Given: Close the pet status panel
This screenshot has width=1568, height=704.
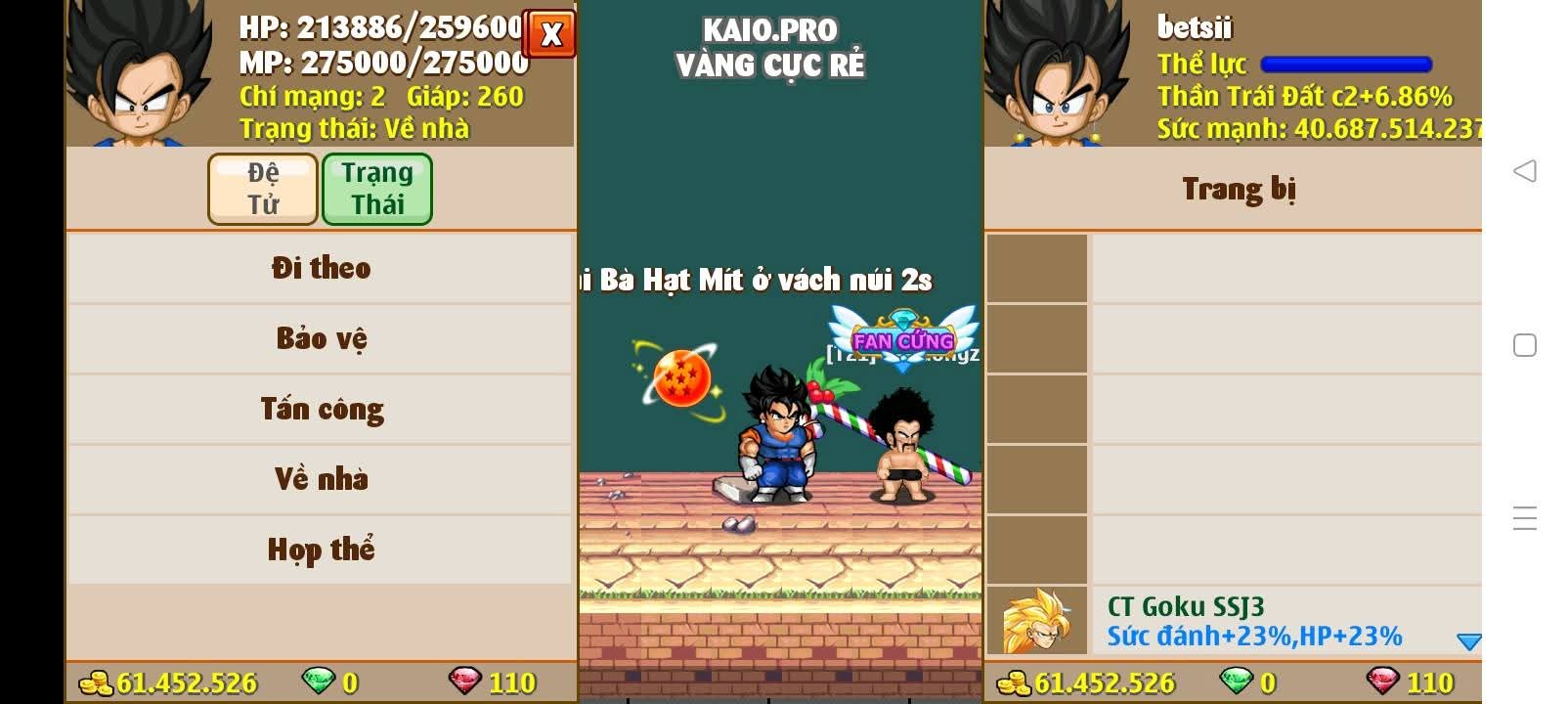Looking at the screenshot, I should (550, 34).
